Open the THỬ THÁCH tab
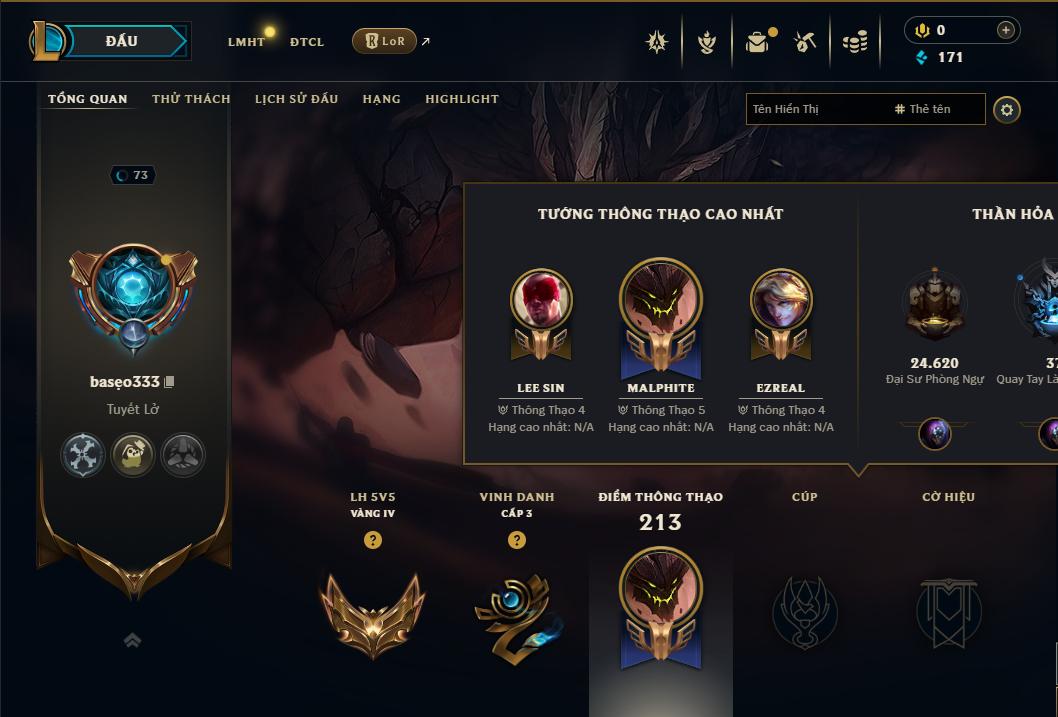Image resolution: width=1058 pixels, height=717 pixels. (x=191, y=99)
